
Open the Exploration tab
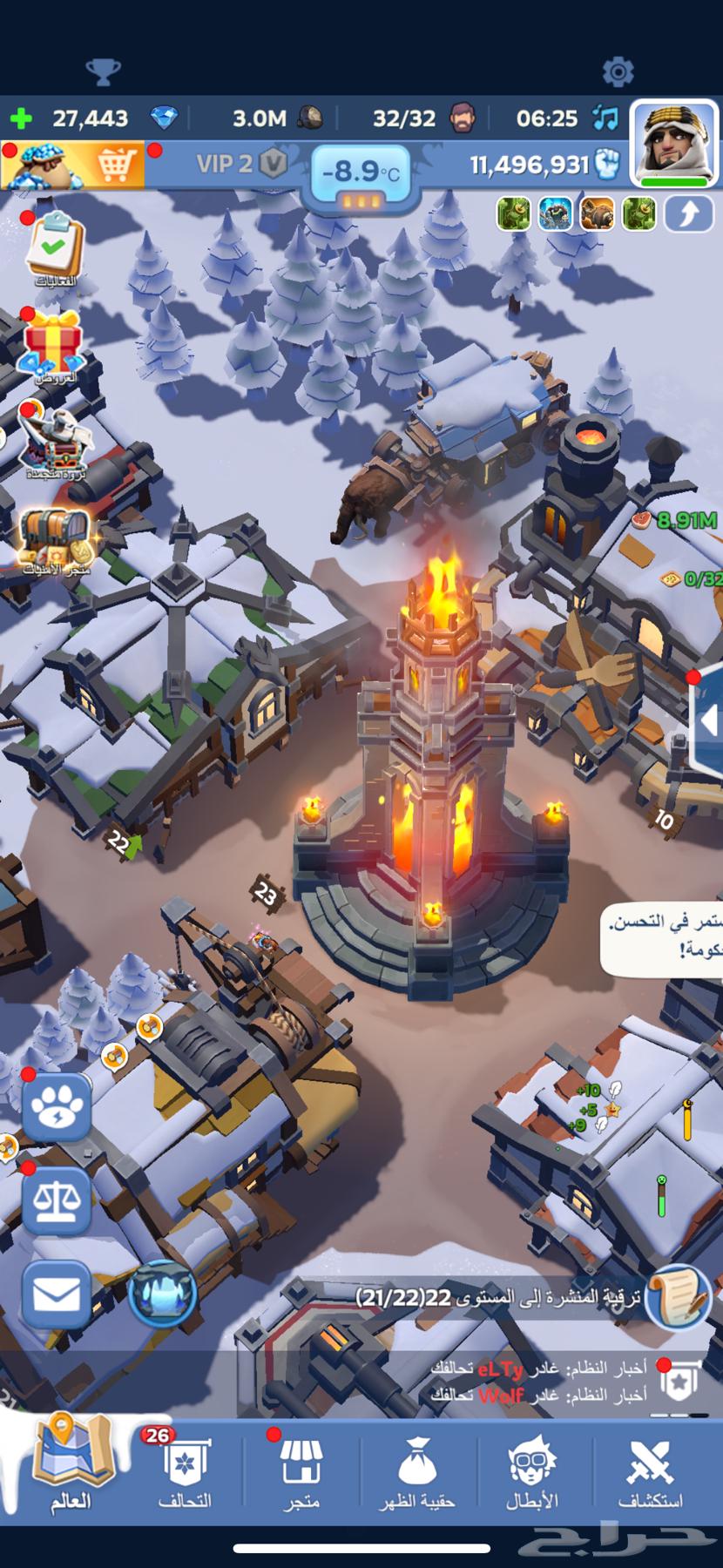click(651, 1470)
